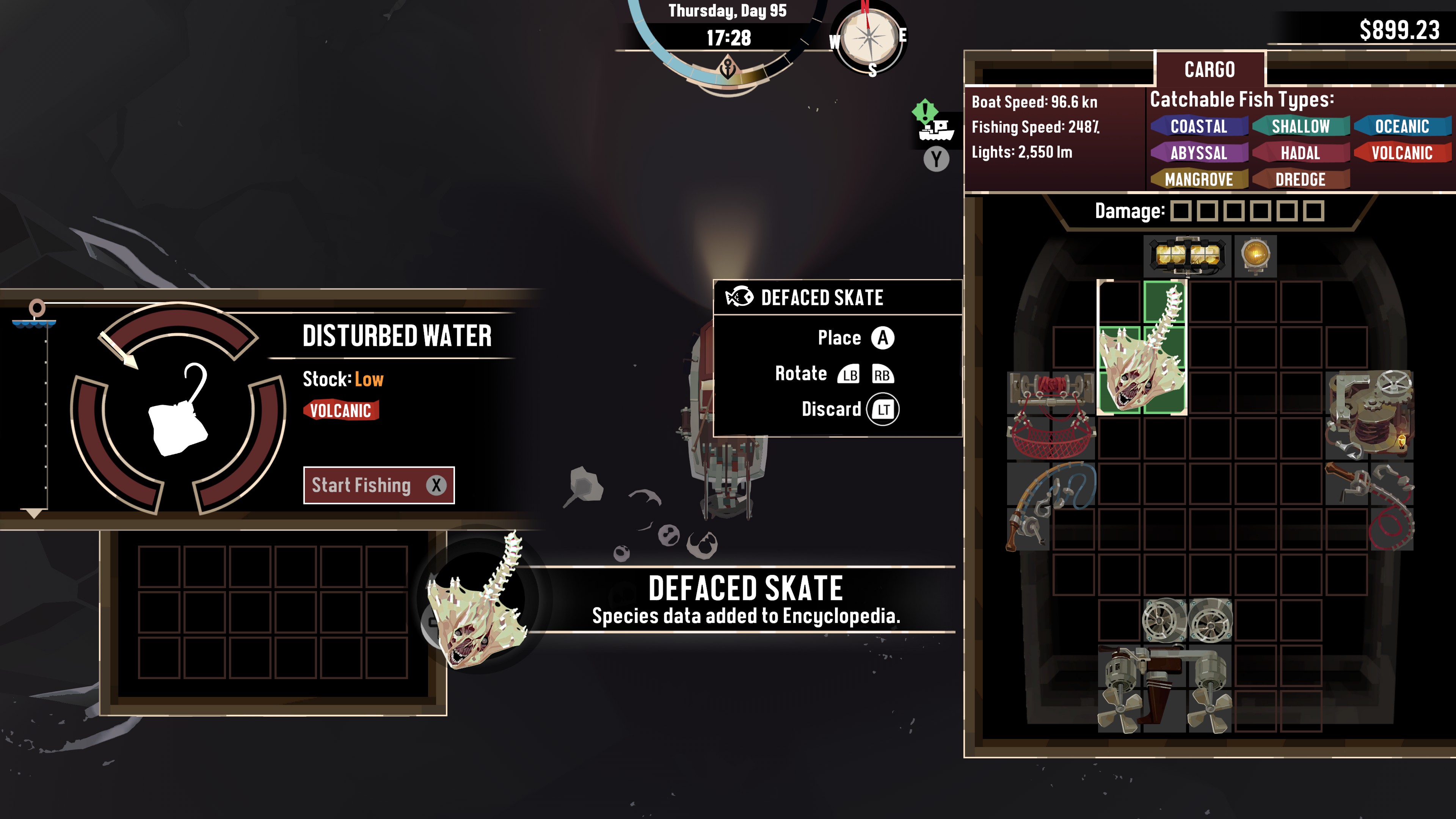Select the dredge winch crane equipment

click(1369, 414)
